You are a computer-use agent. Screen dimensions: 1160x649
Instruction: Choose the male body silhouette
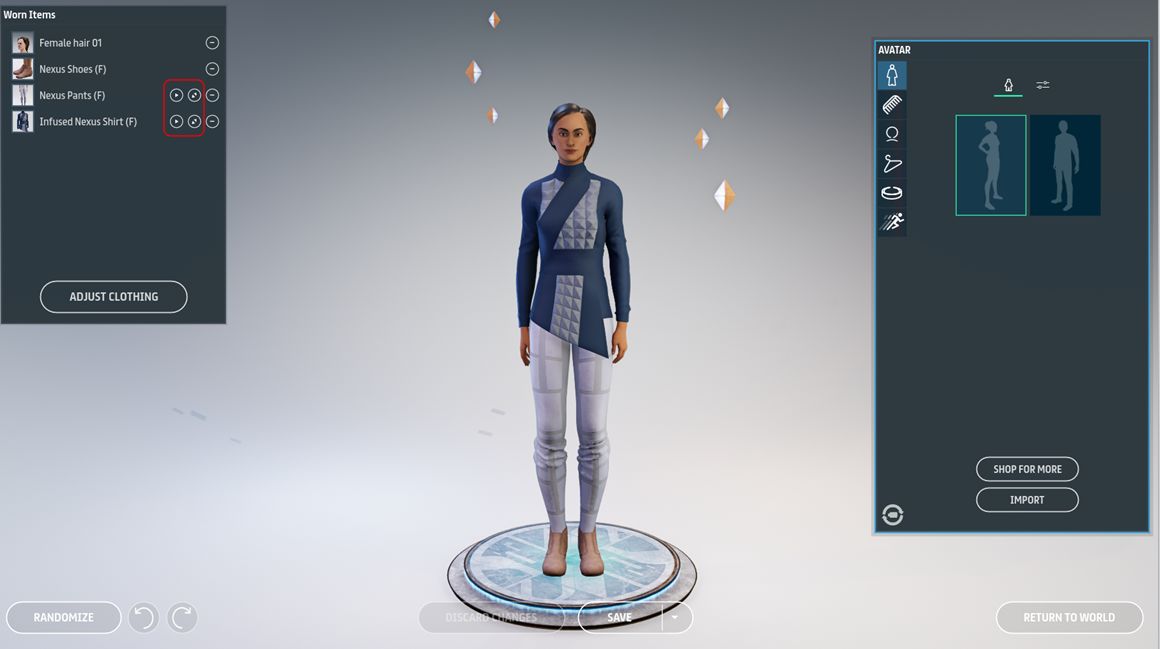click(1065, 165)
